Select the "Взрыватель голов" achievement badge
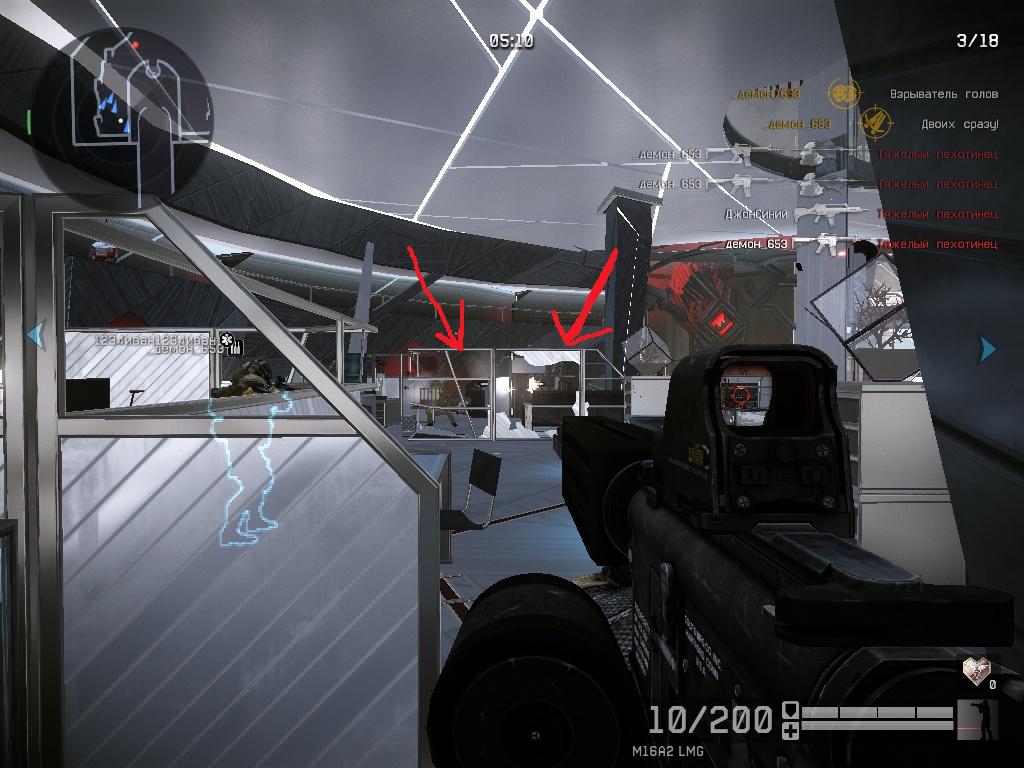 [x=845, y=94]
